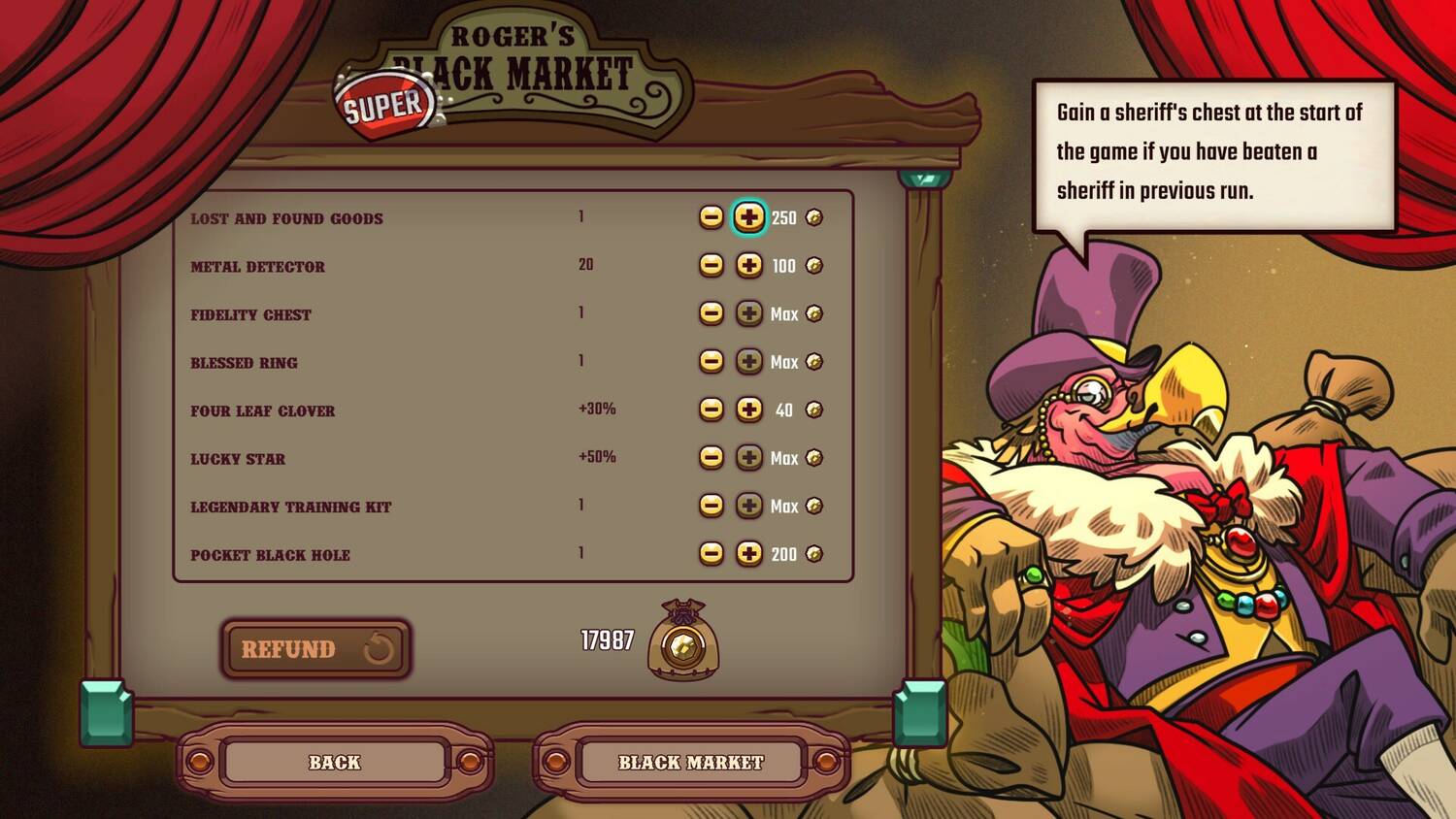This screenshot has height=819, width=1456.
Task: Click the minus button for Fidelity Chest
Action: pos(711,313)
